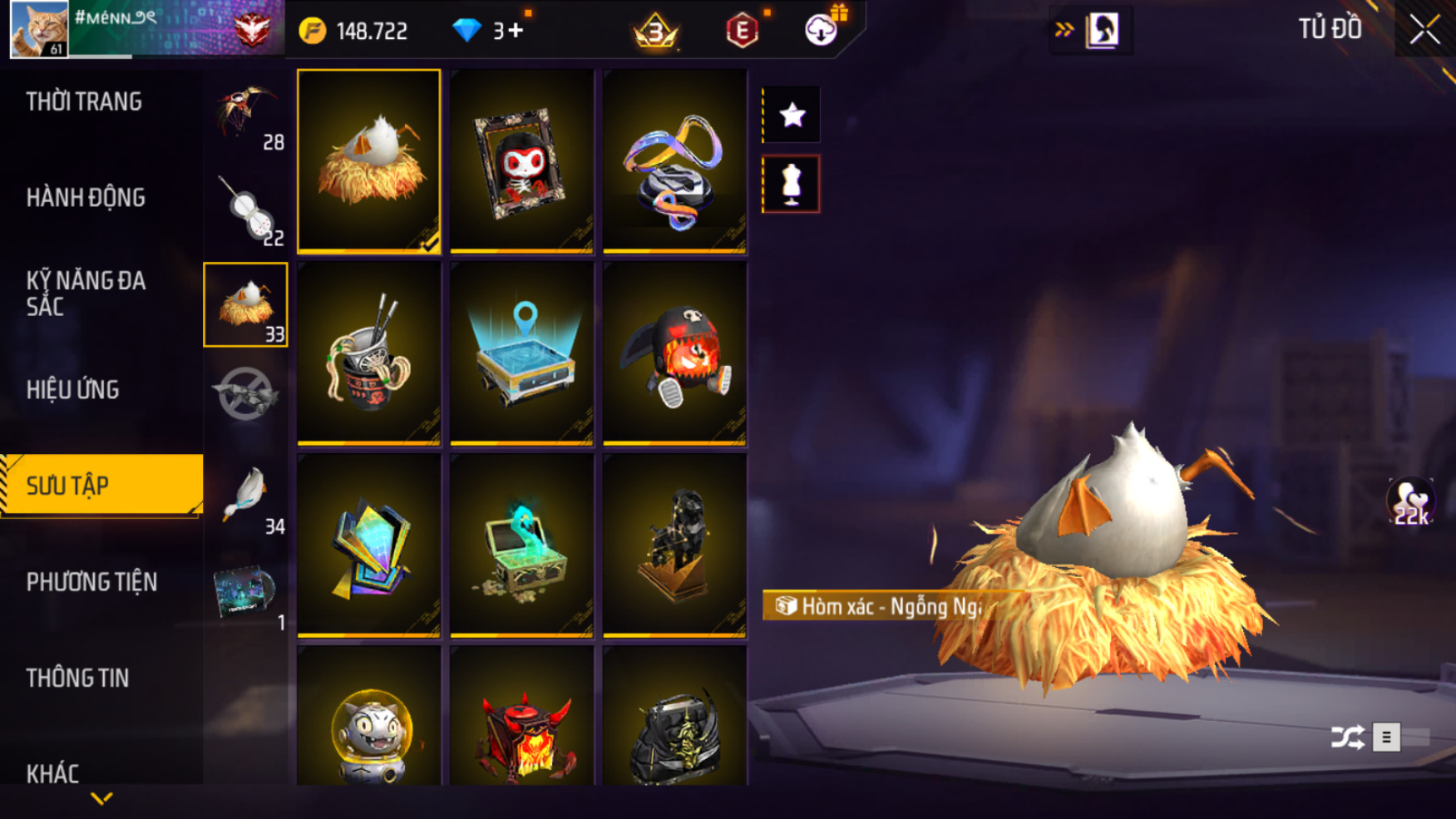The width and height of the screenshot is (1456, 819).
Task: Choose the framed skeleton doll item
Action: click(x=521, y=161)
